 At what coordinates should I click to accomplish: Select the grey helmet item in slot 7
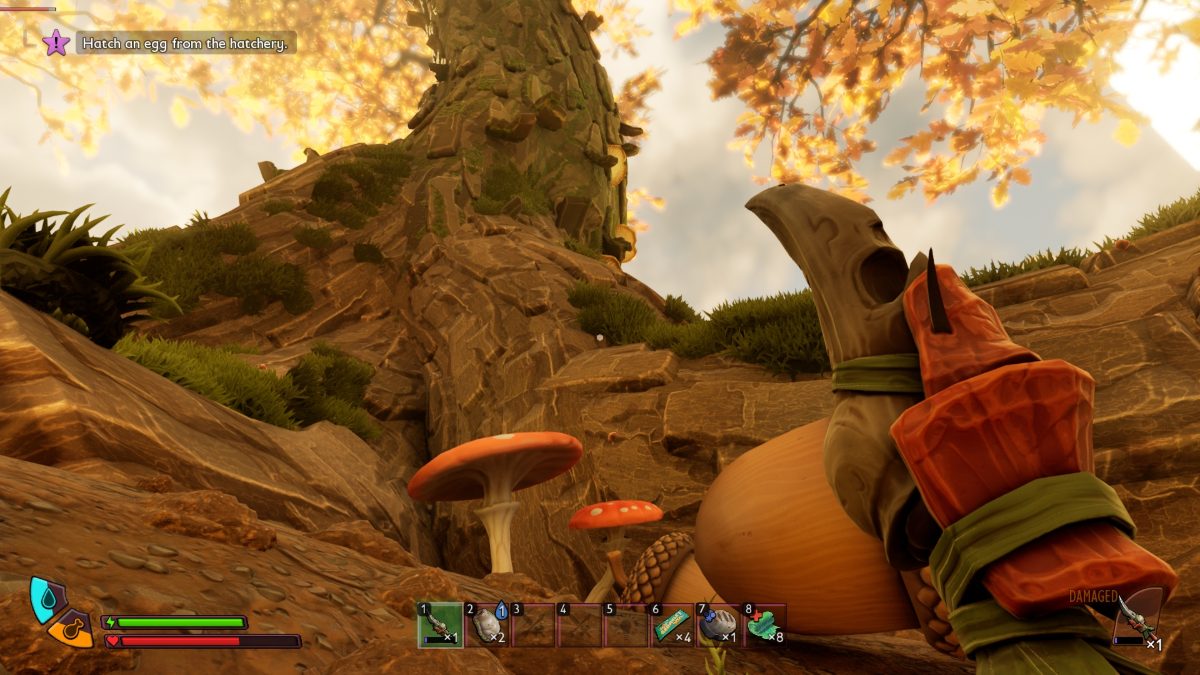click(718, 625)
